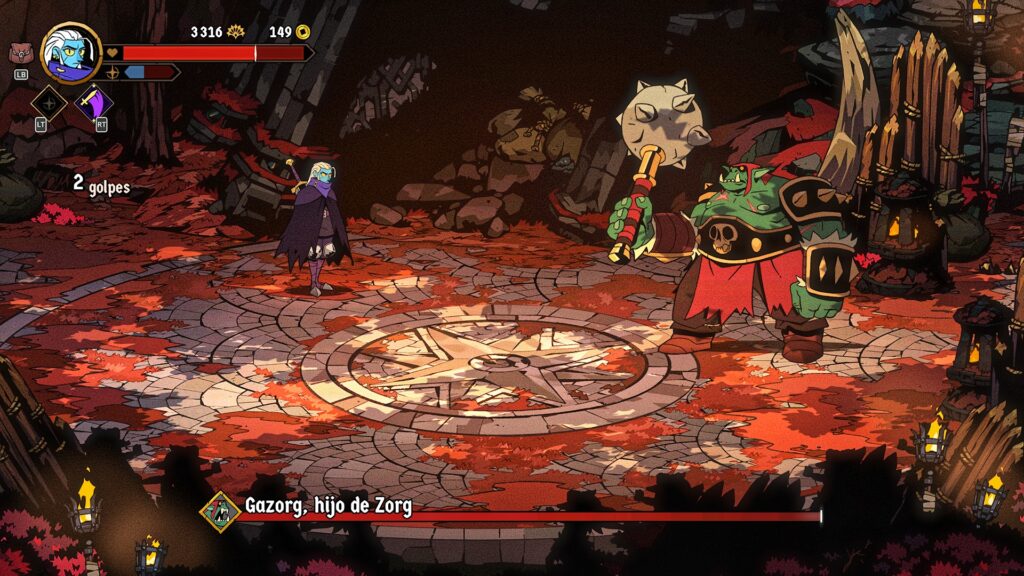Screen dimensions: 1024x576
Task: Click the Gazorg boss emblem icon
Action: [221, 511]
